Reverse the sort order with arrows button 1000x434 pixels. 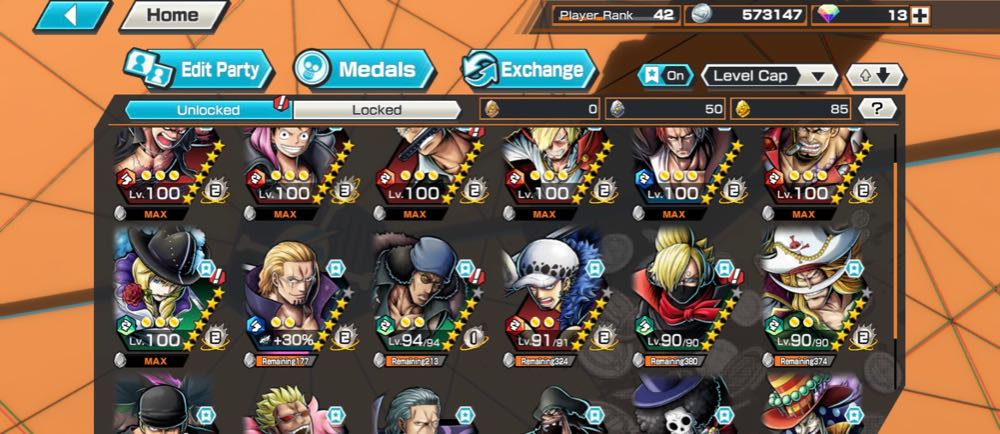coord(874,75)
